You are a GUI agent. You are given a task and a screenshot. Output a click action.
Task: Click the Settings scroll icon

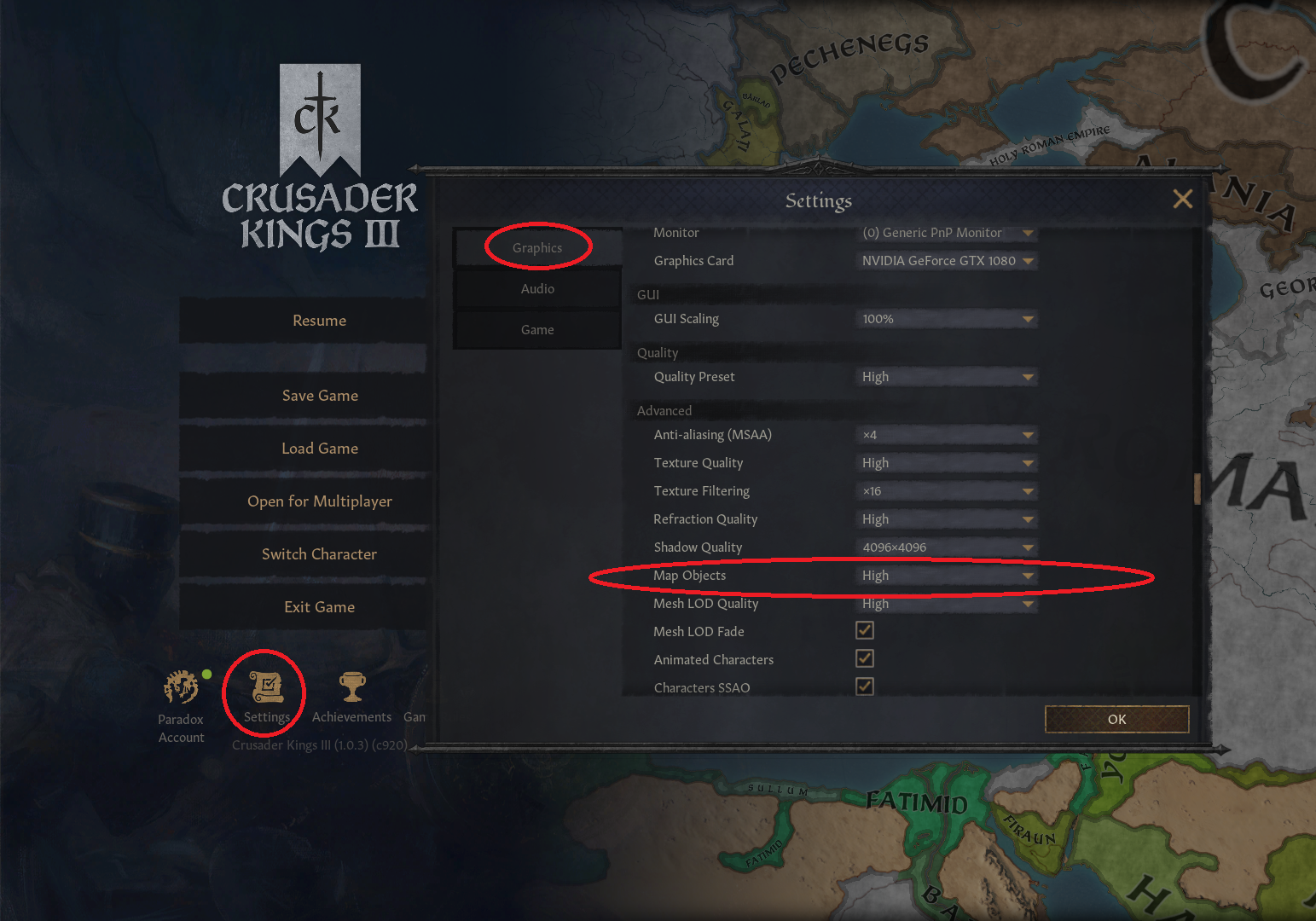264,686
